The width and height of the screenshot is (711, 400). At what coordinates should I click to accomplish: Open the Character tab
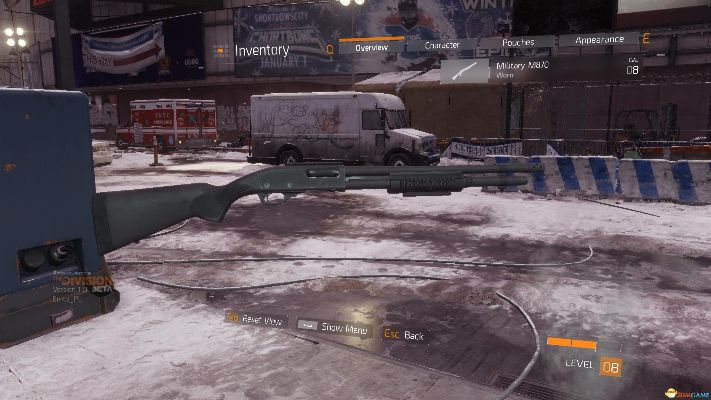click(441, 45)
